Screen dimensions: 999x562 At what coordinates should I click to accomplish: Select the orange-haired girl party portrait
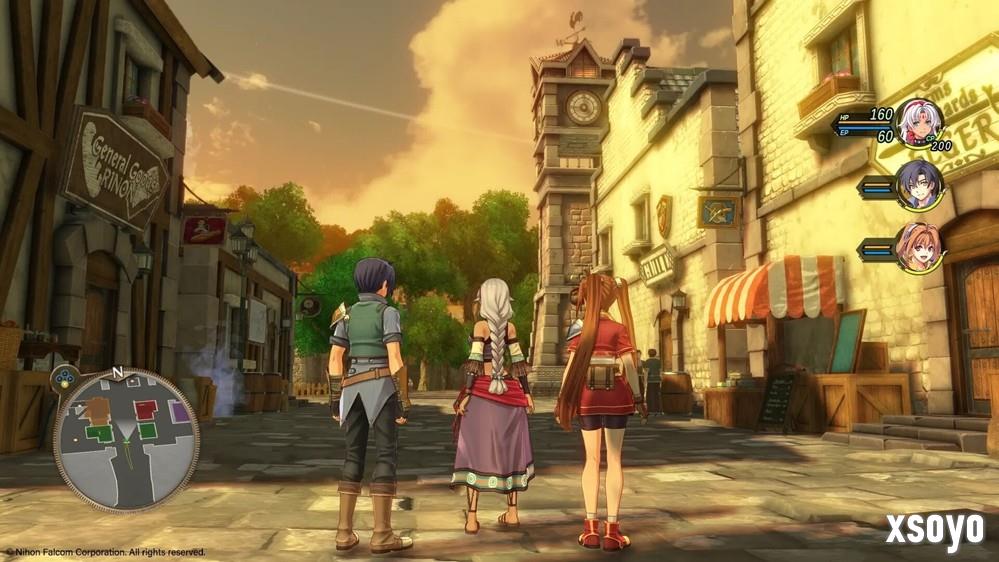pyautogui.click(x=918, y=246)
